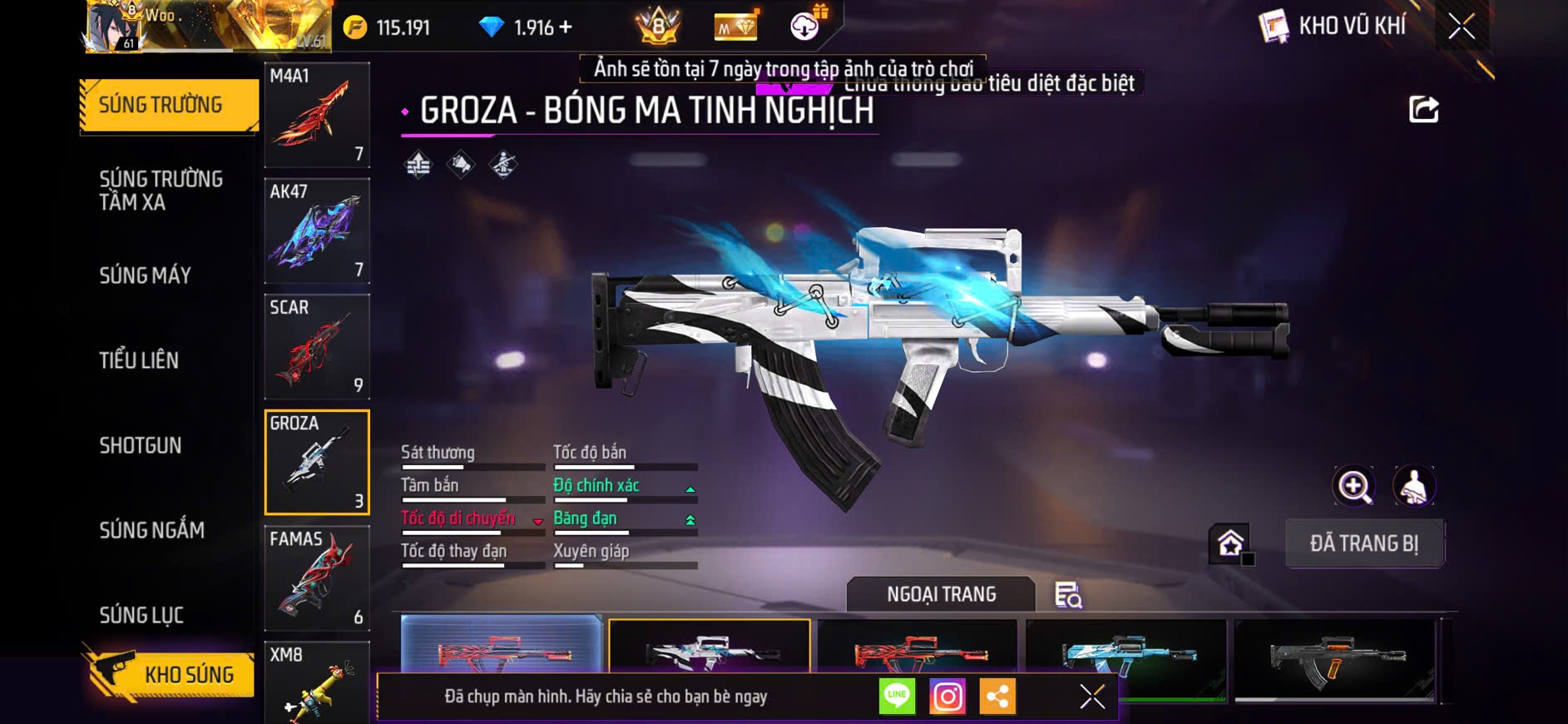Click the Kho Súng button
Viewport: 1568px width, 724px height.
click(x=170, y=674)
